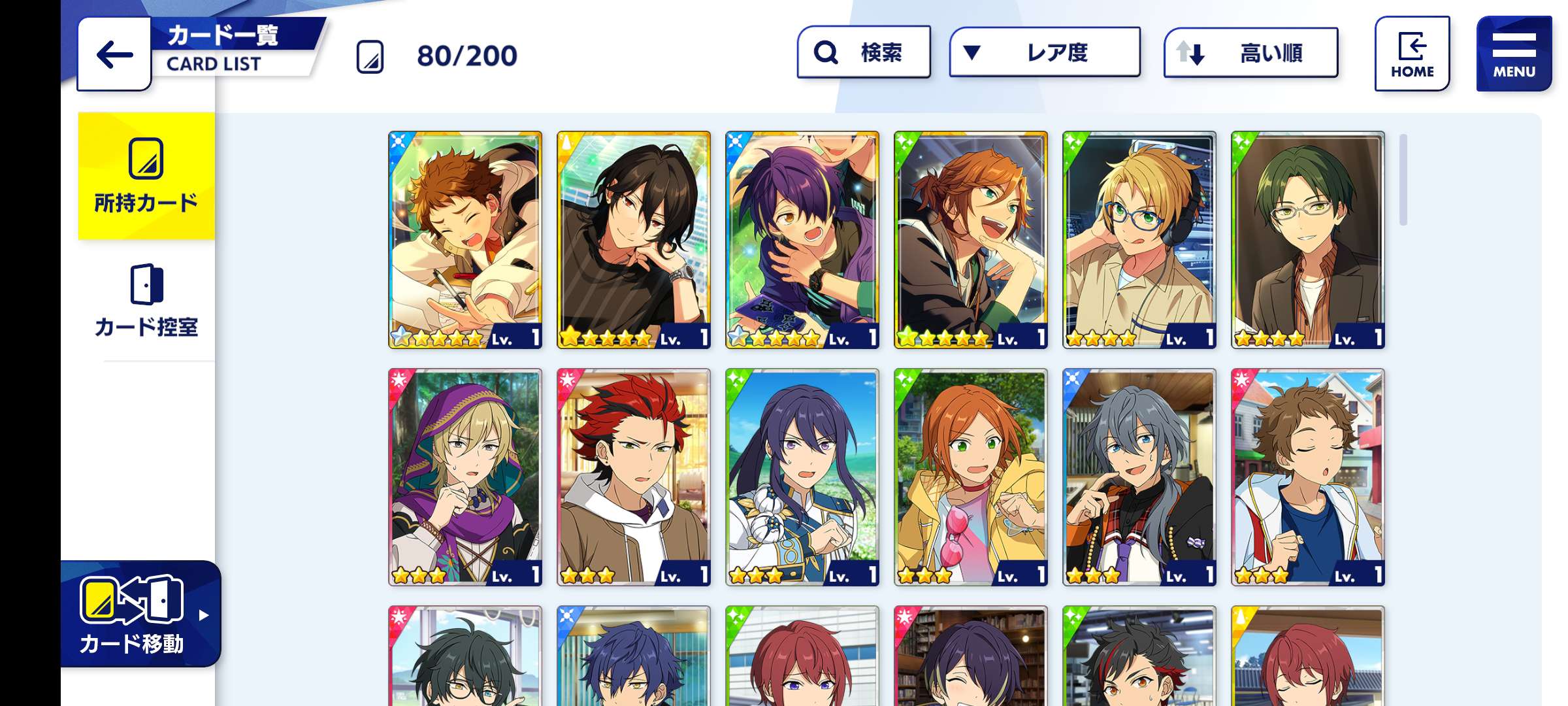Image resolution: width=1568 pixels, height=706 pixels.
Task: Switch to the カード控室 tab
Action: click(x=146, y=301)
